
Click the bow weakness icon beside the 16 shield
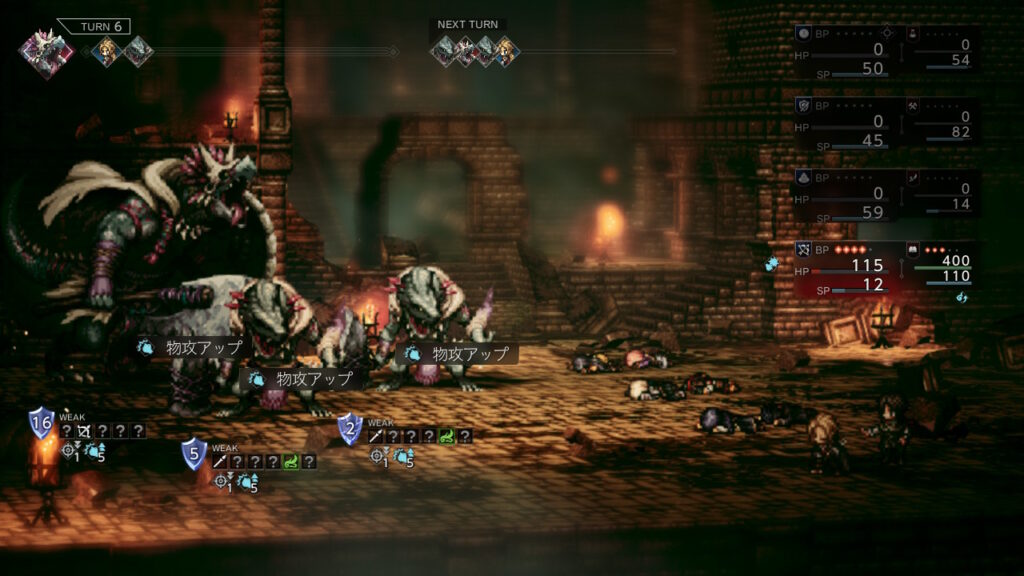point(85,431)
